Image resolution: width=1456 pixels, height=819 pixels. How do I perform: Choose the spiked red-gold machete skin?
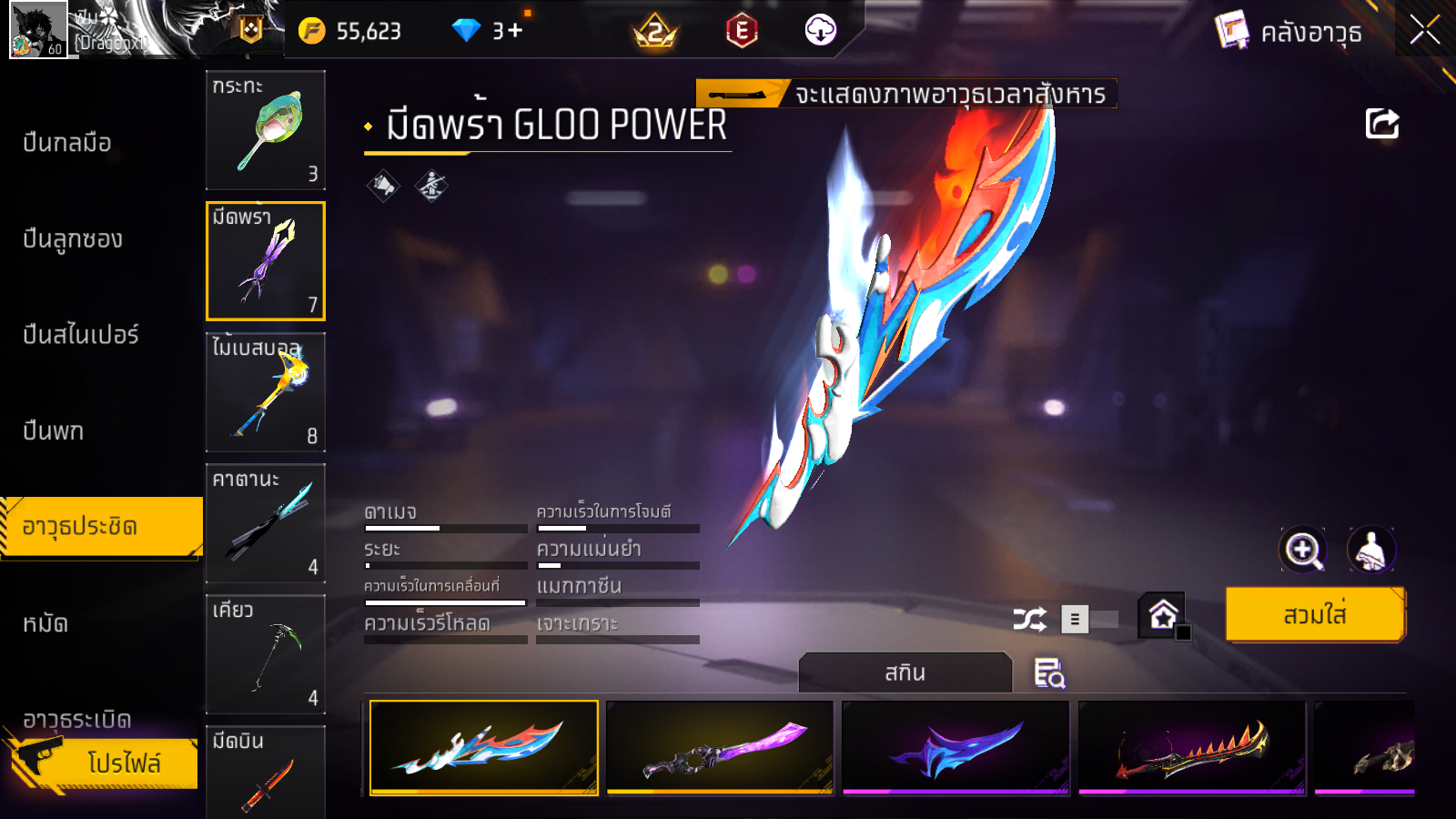coord(1192,748)
